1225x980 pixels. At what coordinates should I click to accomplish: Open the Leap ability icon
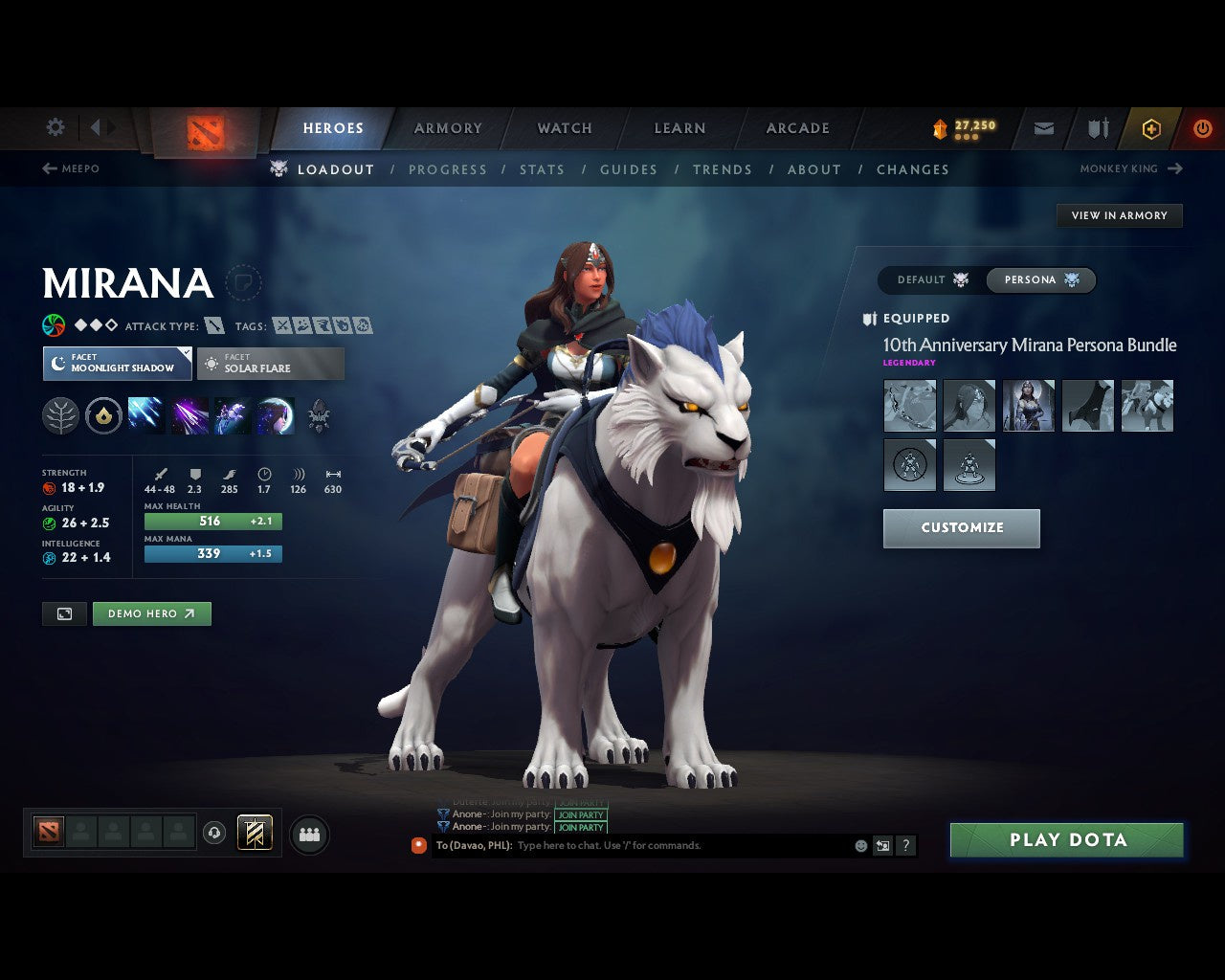pos(232,415)
